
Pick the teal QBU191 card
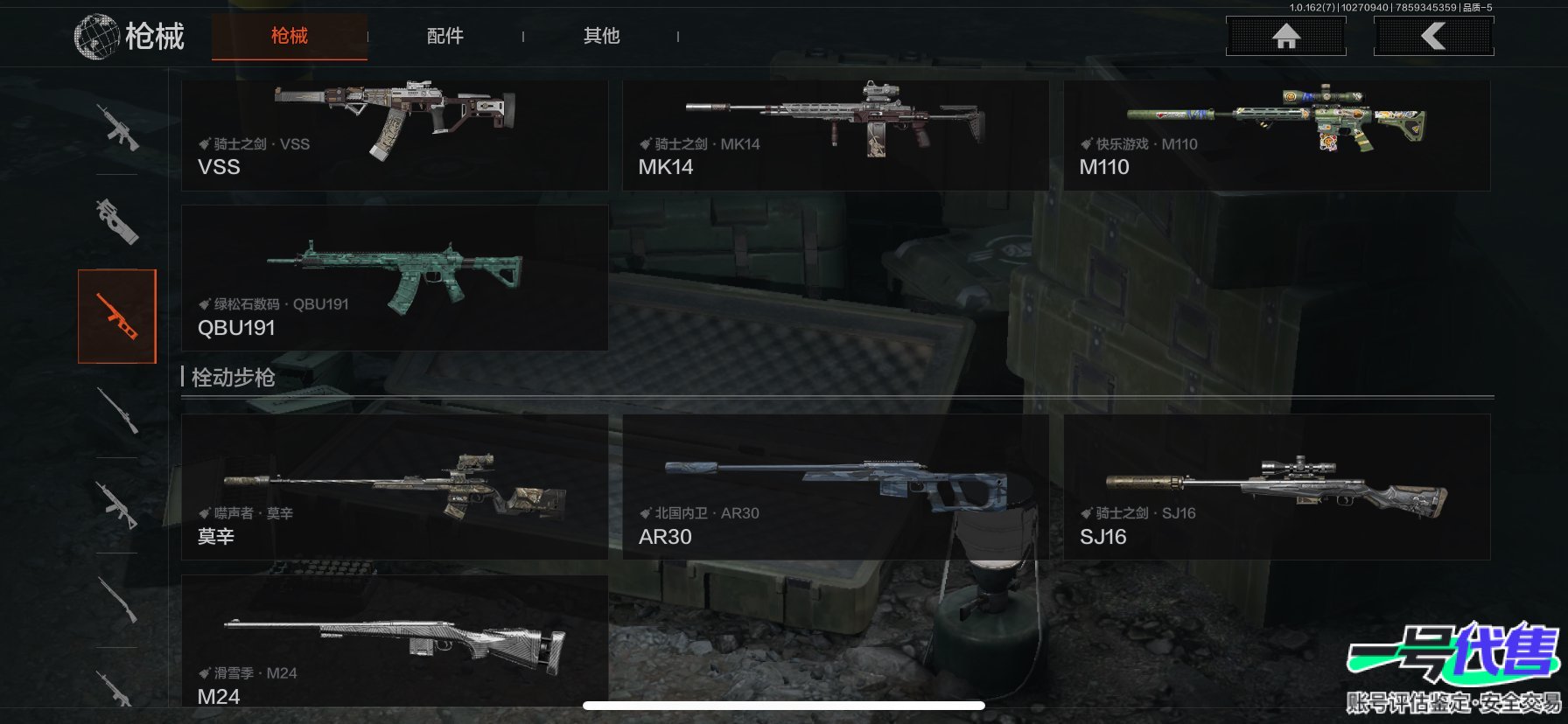point(395,278)
